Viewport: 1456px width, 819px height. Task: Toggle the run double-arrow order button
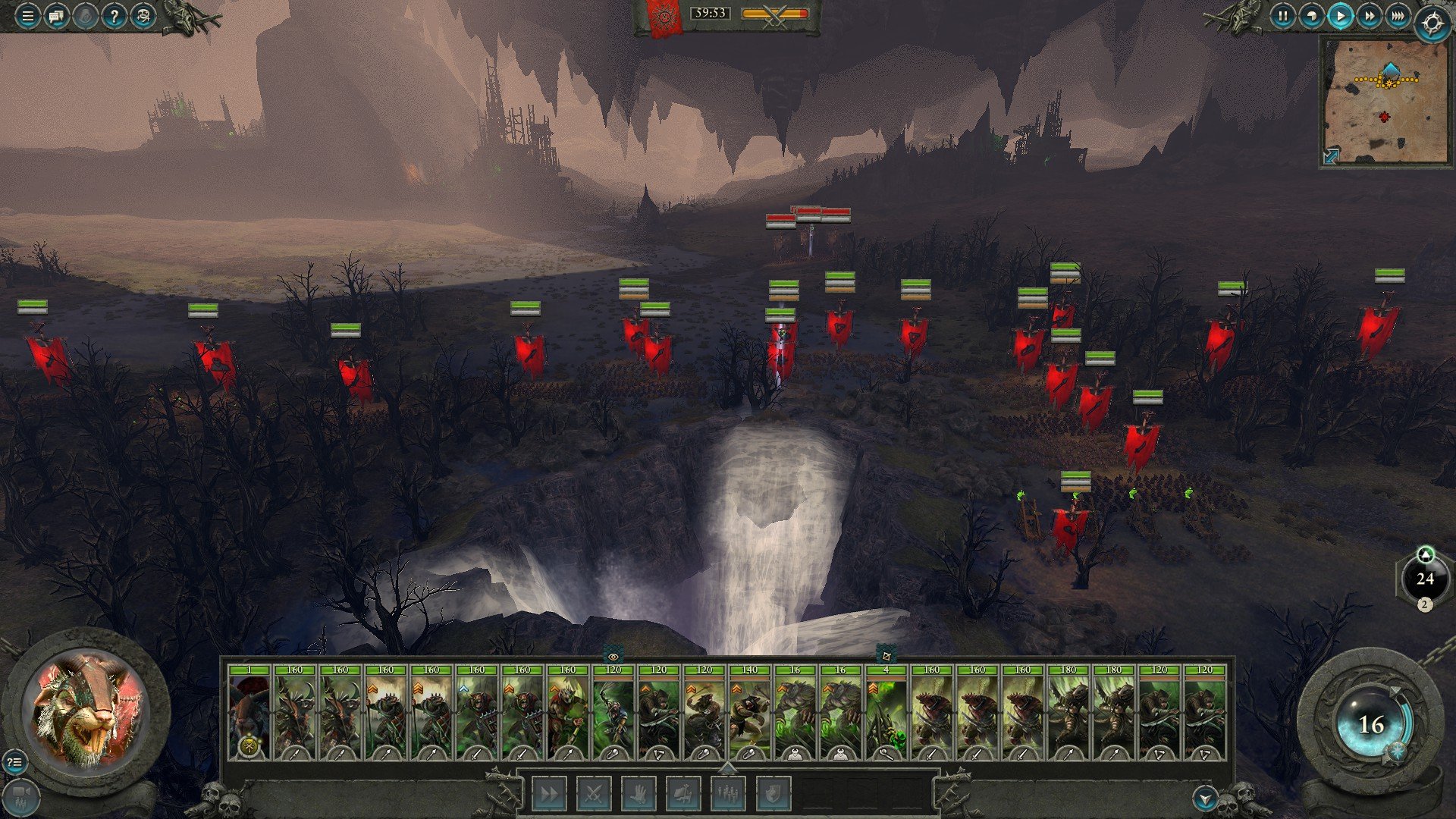(549, 794)
